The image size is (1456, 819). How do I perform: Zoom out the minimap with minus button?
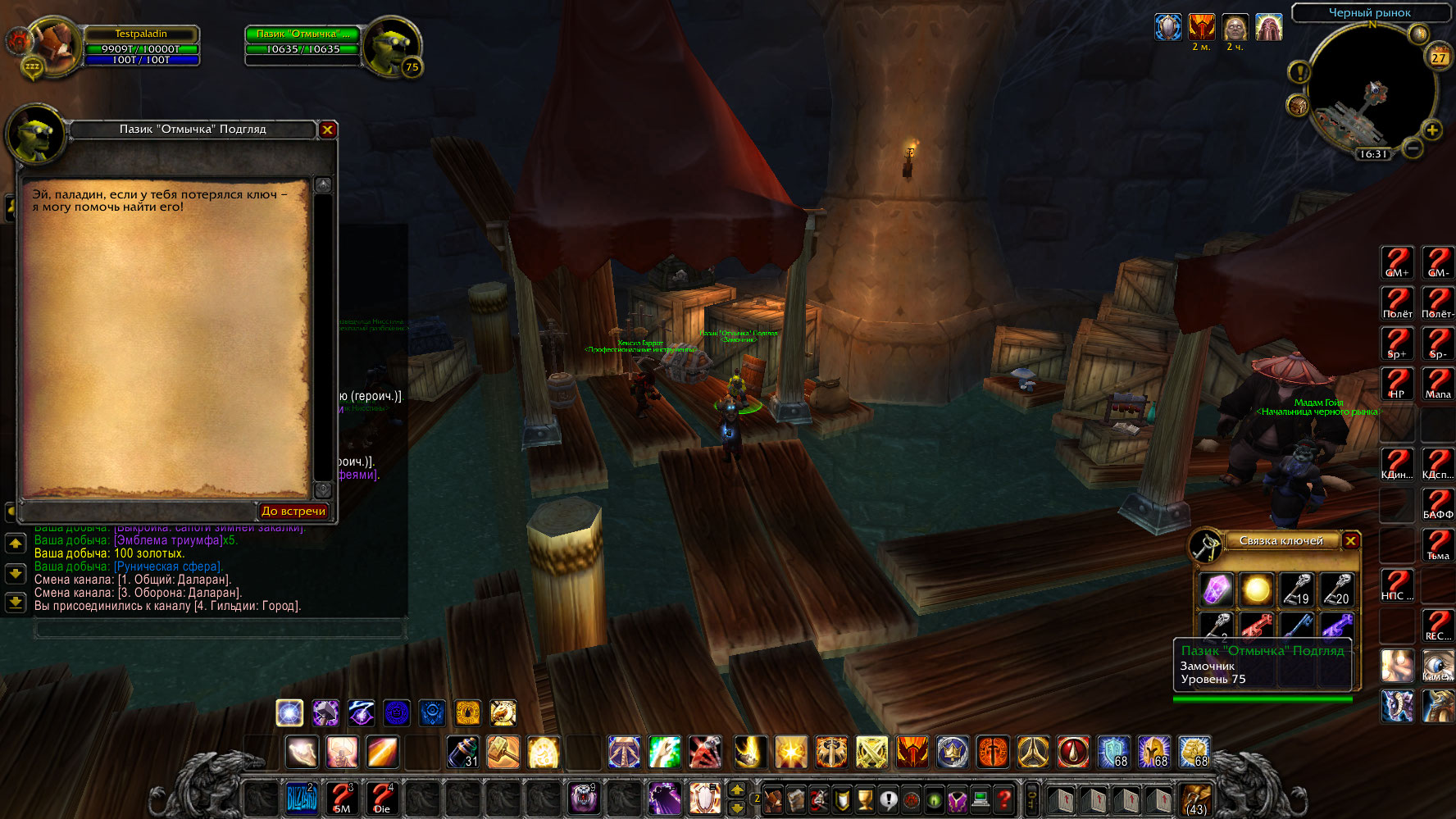tap(1412, 148)
